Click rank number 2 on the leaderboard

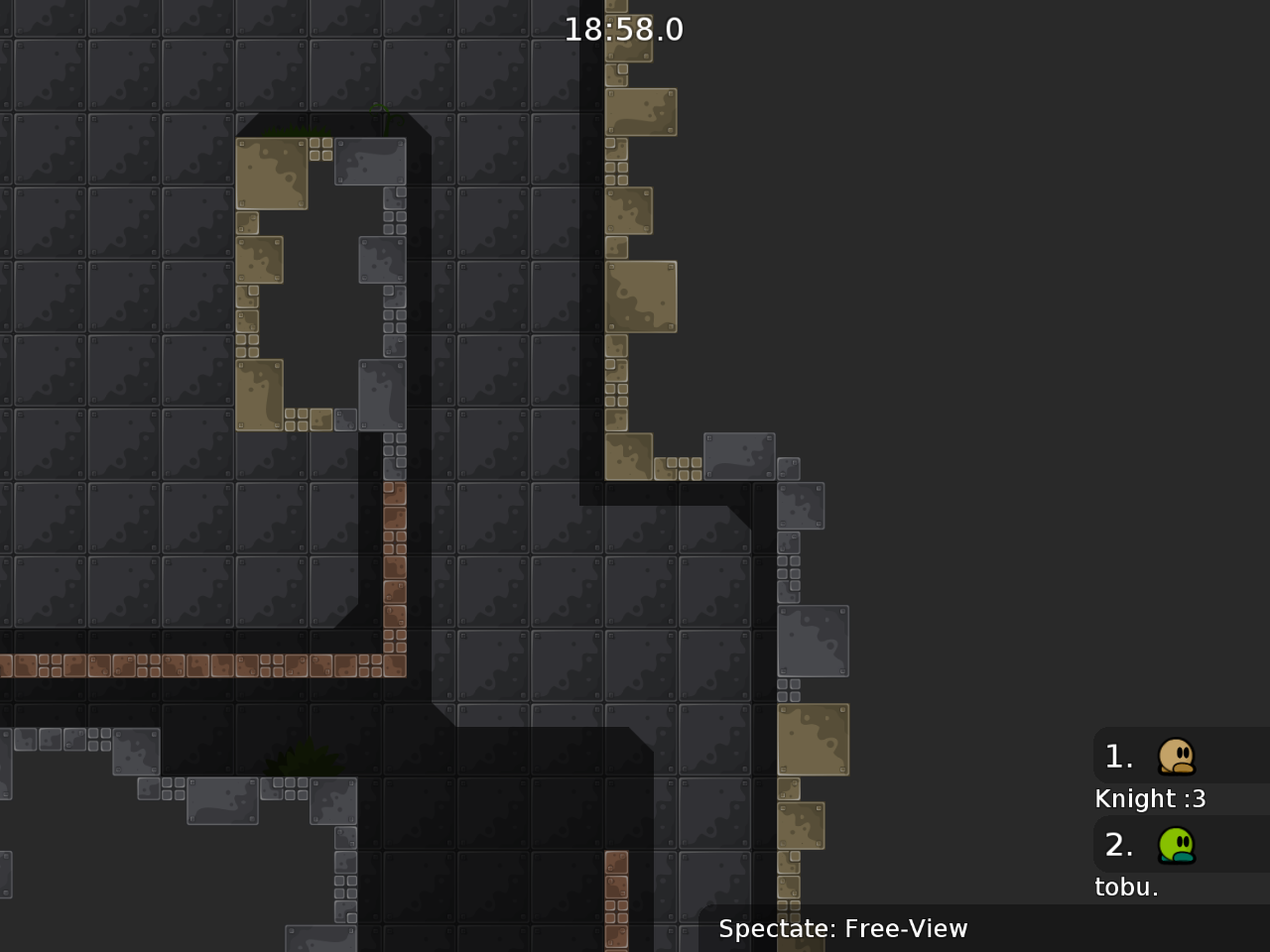click(x=1118, y=845)
